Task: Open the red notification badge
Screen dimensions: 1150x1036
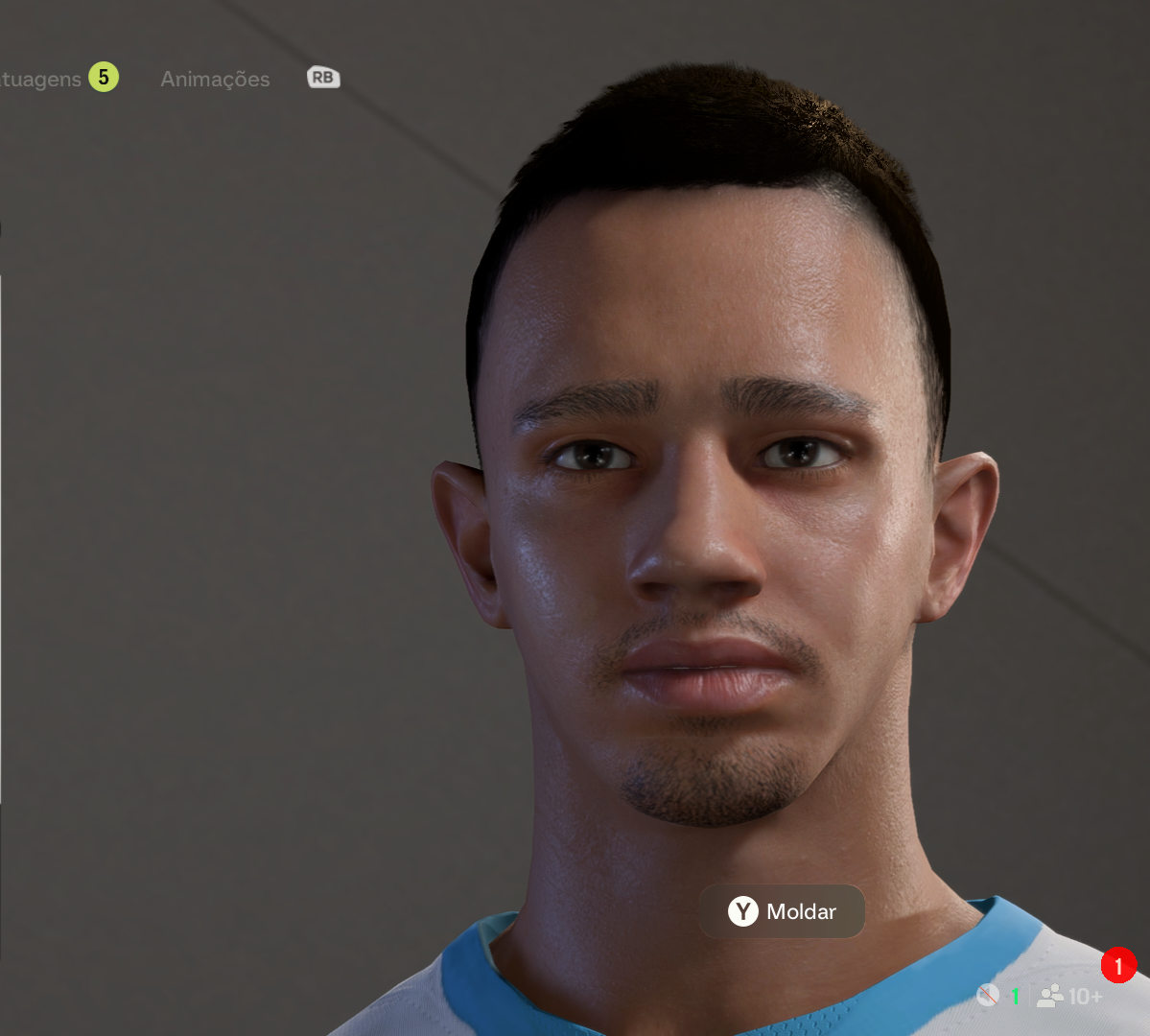Action: [x=1118, y=965]
